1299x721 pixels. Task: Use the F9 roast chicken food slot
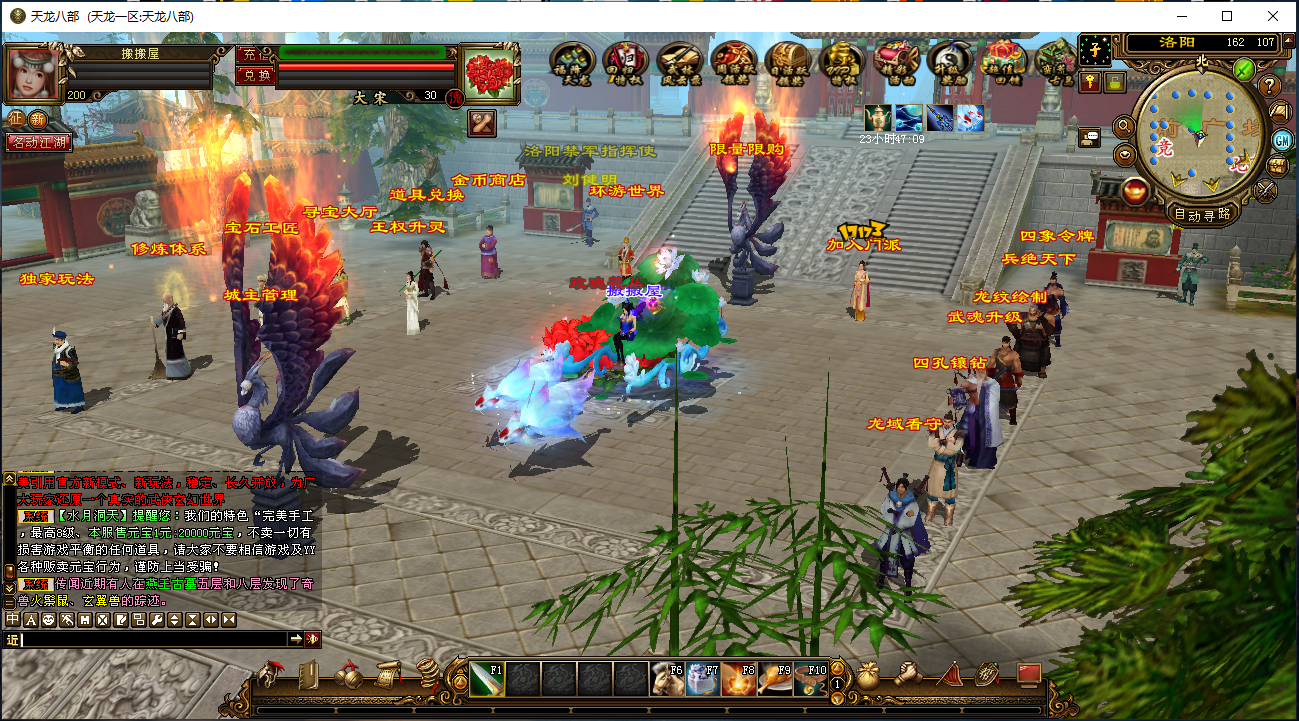click(774, 679)
